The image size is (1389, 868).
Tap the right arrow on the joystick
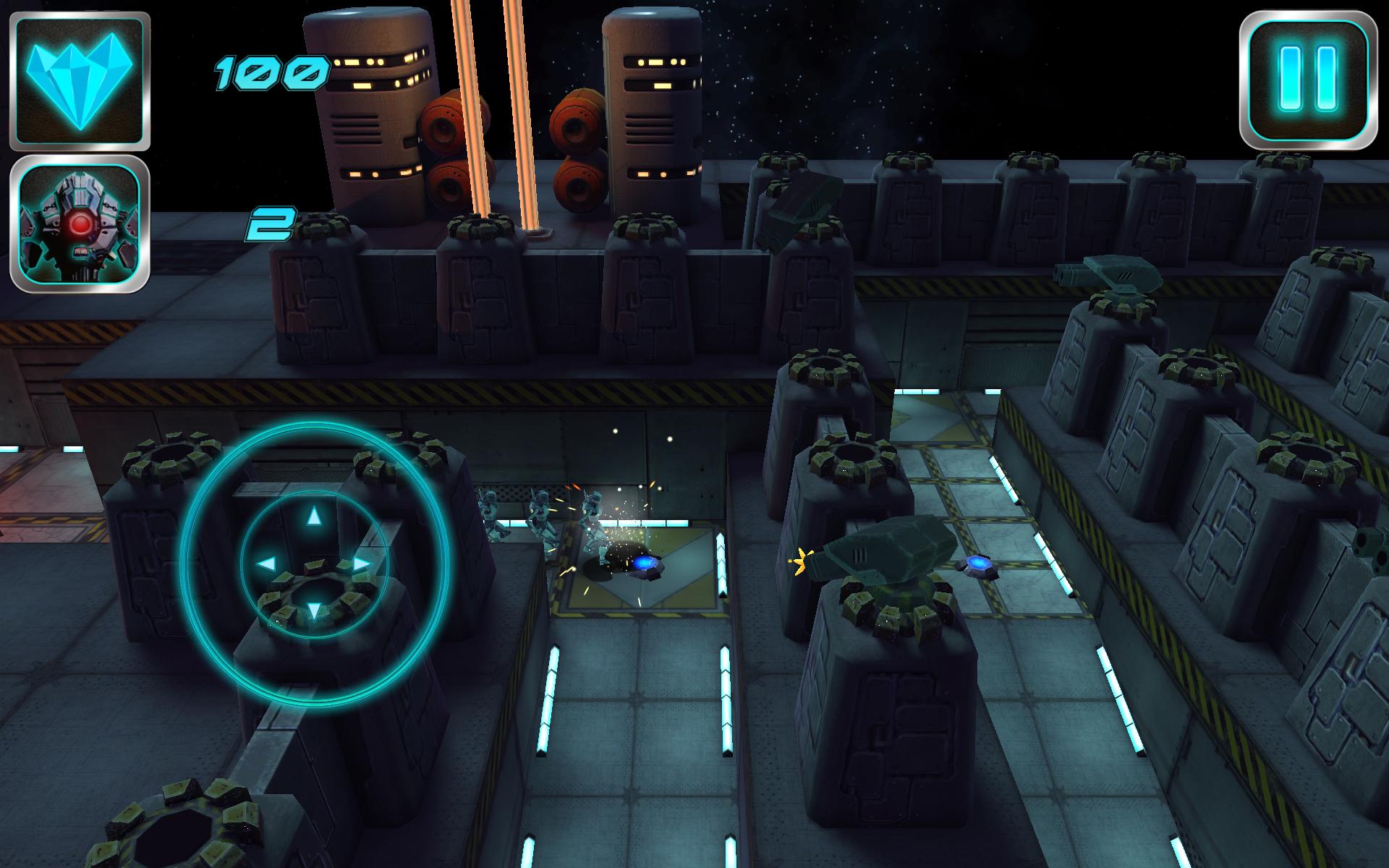[362, 564]
